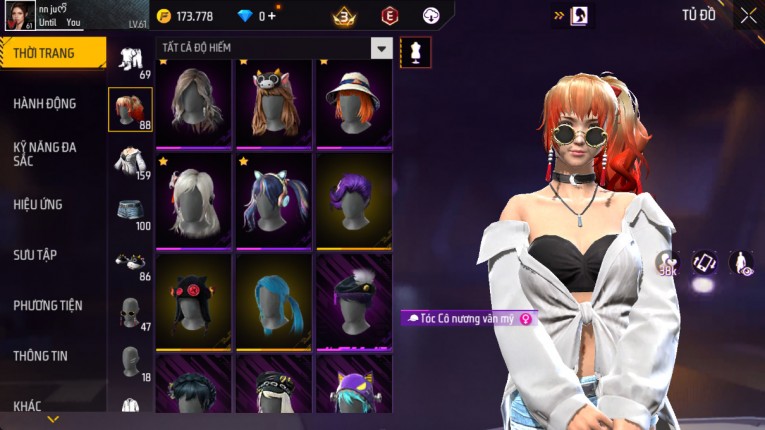Equip the blue pigtails hairstyle
Screen dimensions: 765x430
tap(275, 300)
